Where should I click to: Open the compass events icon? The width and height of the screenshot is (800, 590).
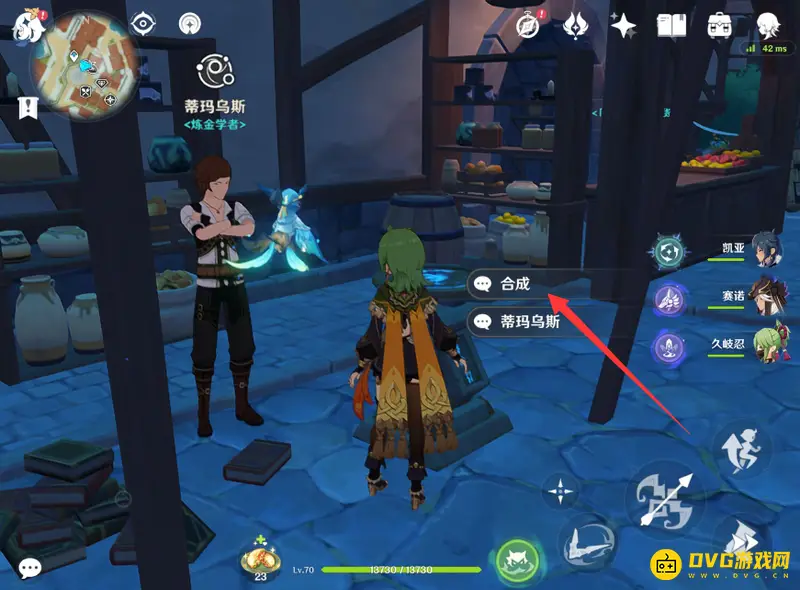pyautogui.click(x=528, y=25)
